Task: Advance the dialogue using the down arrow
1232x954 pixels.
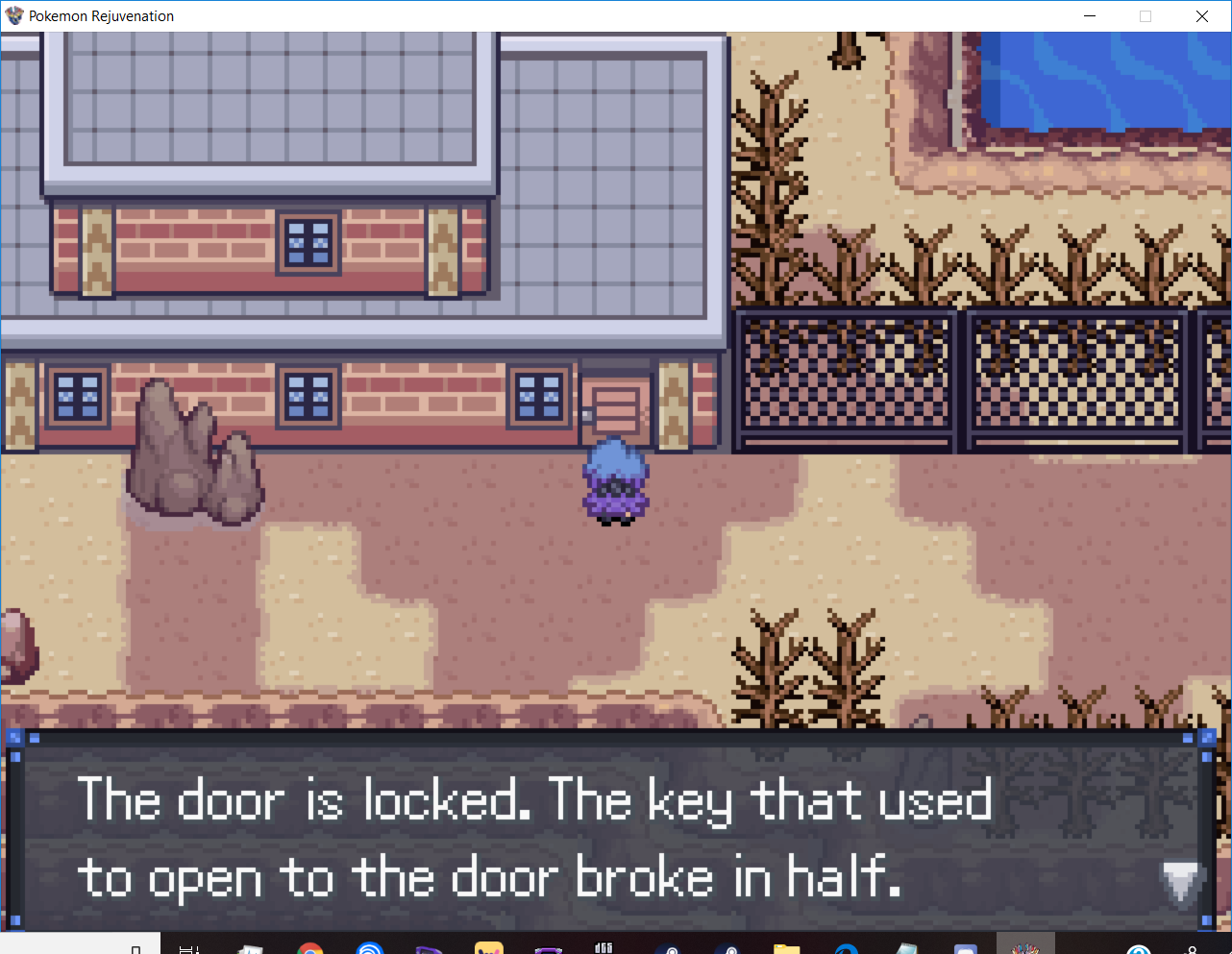Action: [1180, 880]
